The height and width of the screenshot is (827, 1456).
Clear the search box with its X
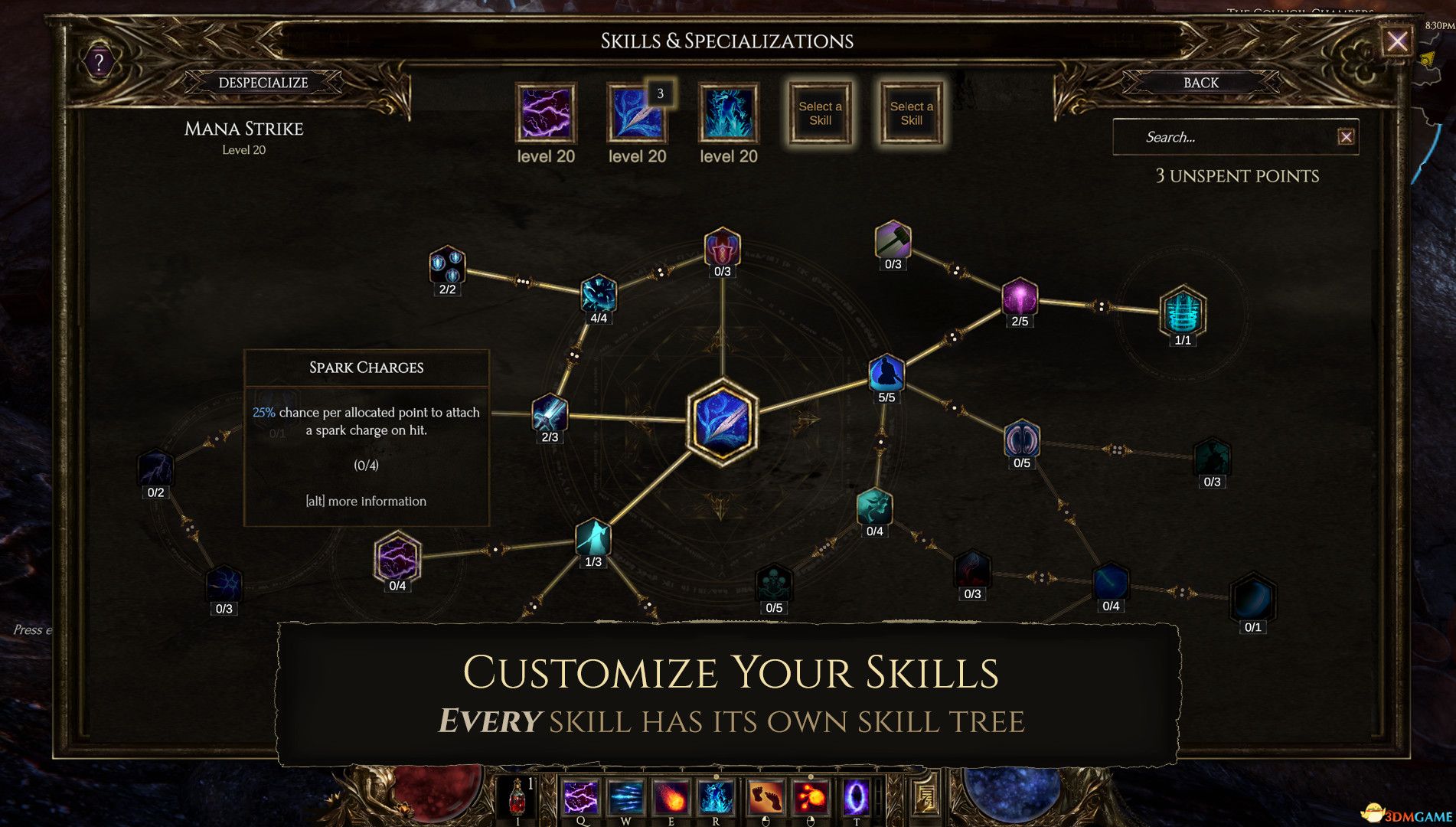1346,137
